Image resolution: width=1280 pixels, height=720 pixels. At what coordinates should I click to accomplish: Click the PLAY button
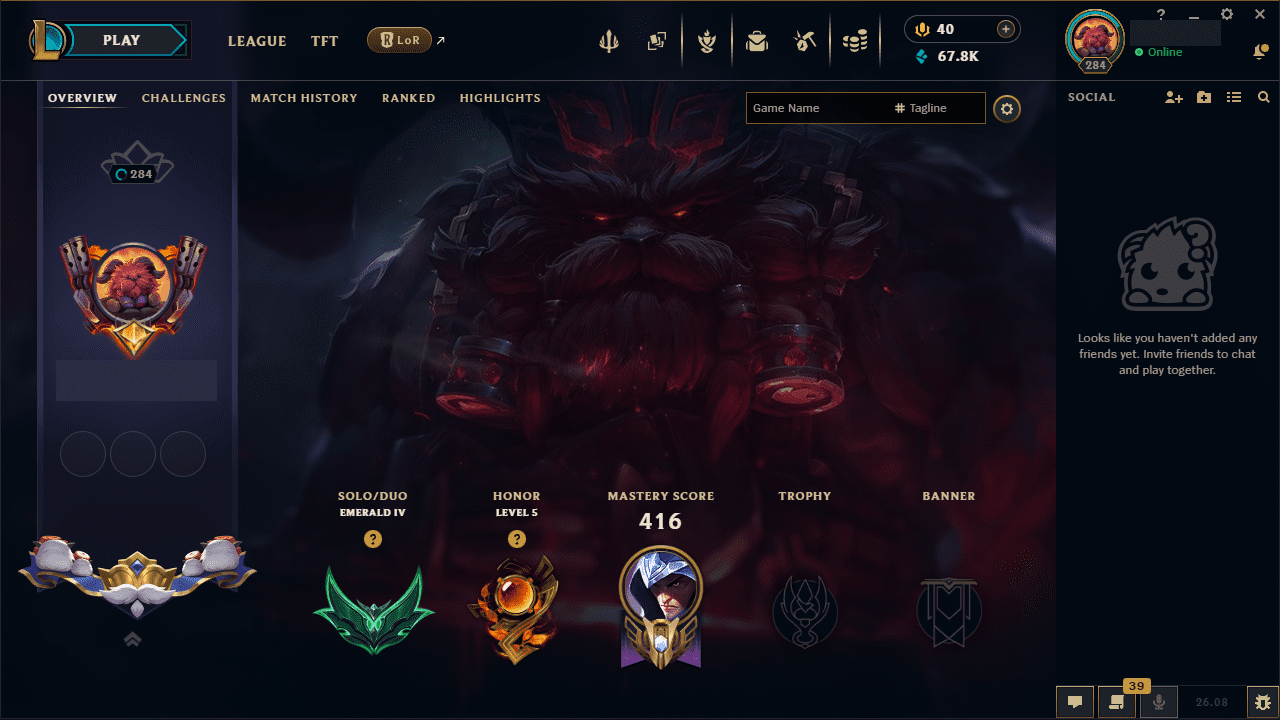pos(120,40)
